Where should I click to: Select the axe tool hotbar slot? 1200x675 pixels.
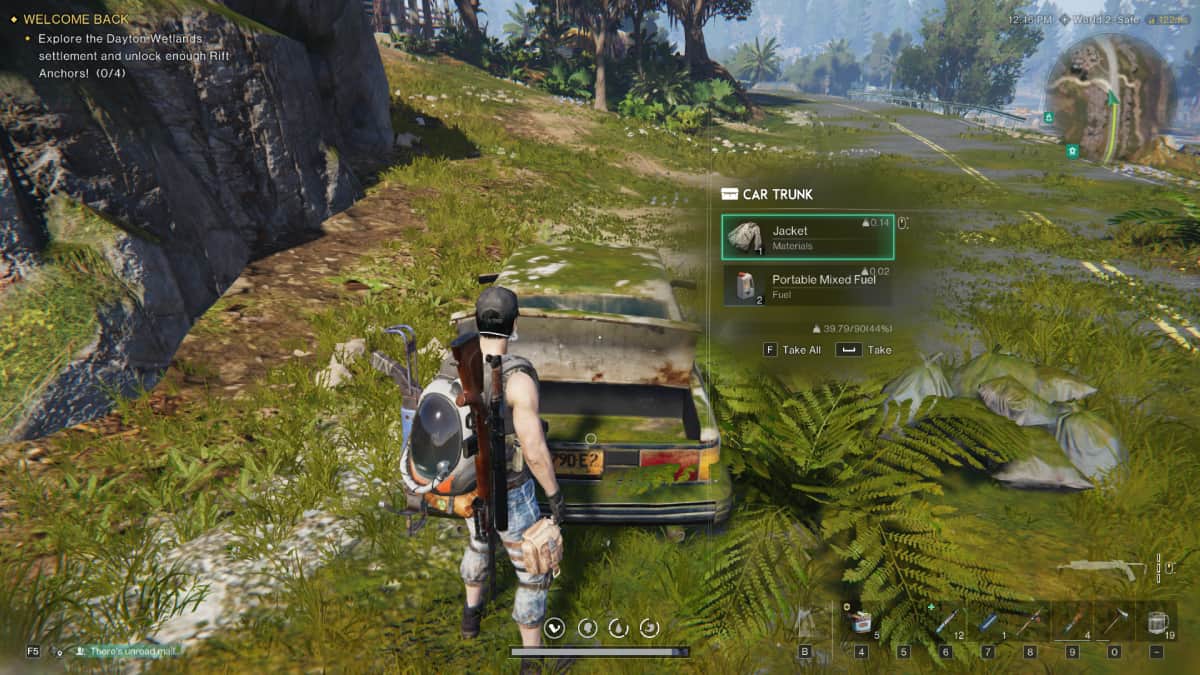1115,622
